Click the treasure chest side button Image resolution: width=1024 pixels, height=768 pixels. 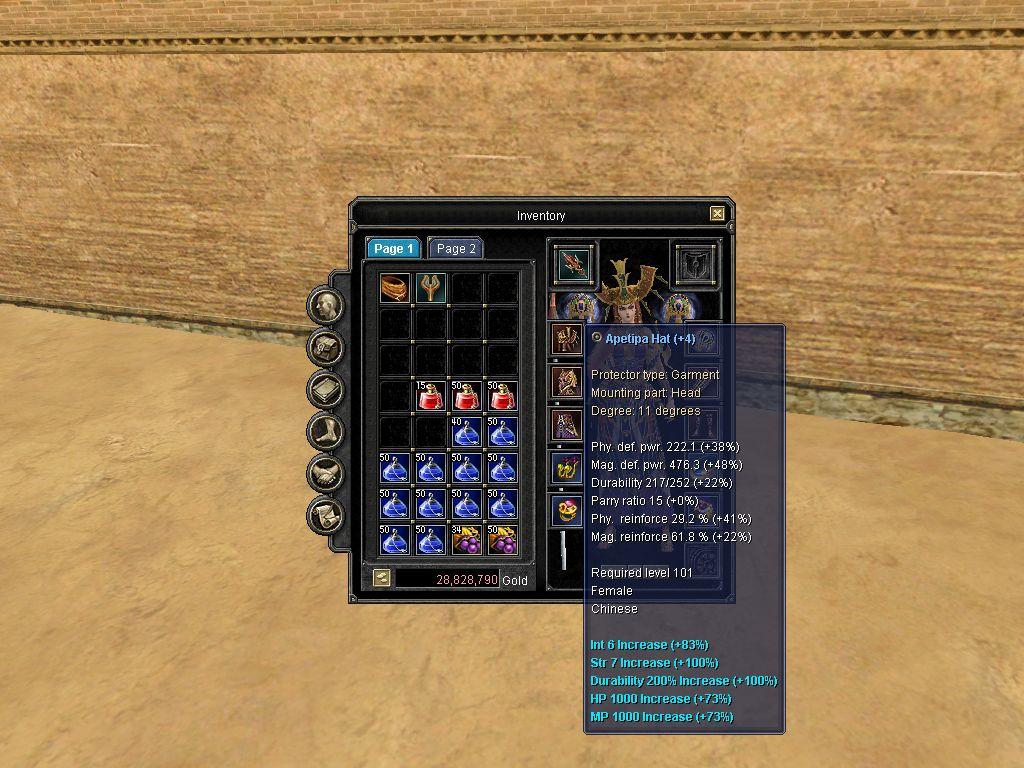[326, 348]
